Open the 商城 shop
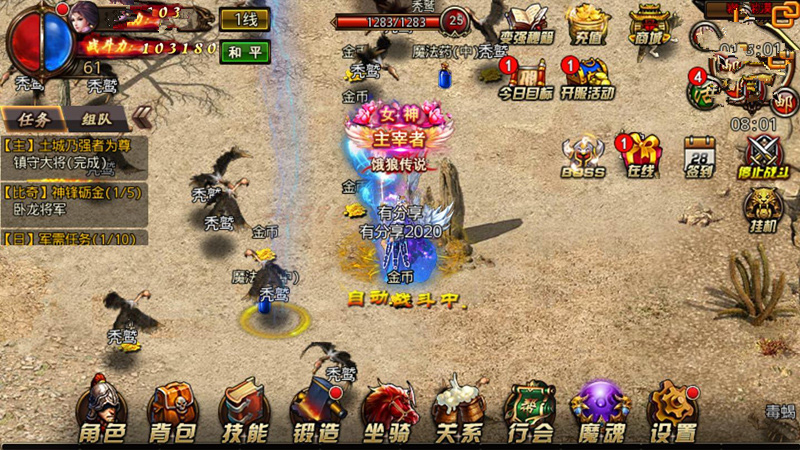800x450 pixels. coord(649,24)
